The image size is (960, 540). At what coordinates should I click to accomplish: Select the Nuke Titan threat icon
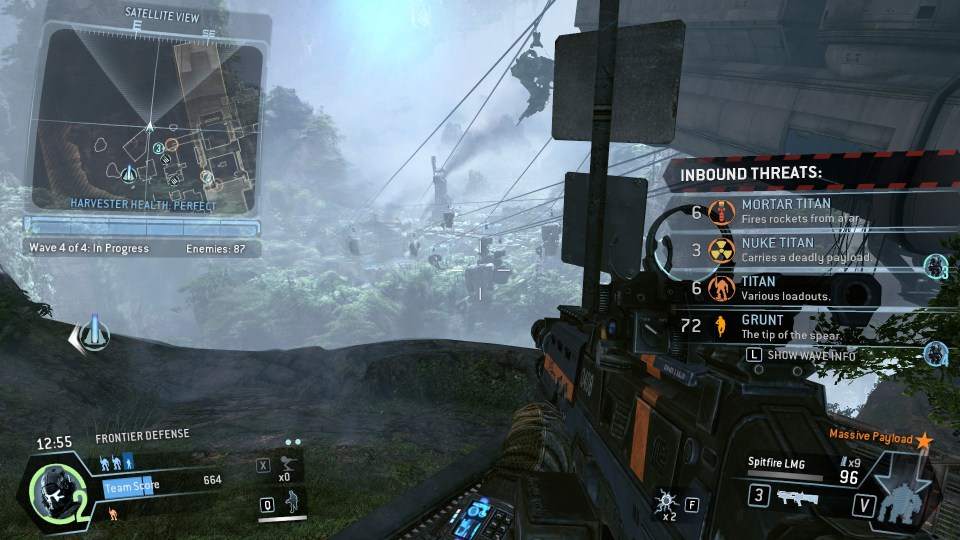(717, 250)
